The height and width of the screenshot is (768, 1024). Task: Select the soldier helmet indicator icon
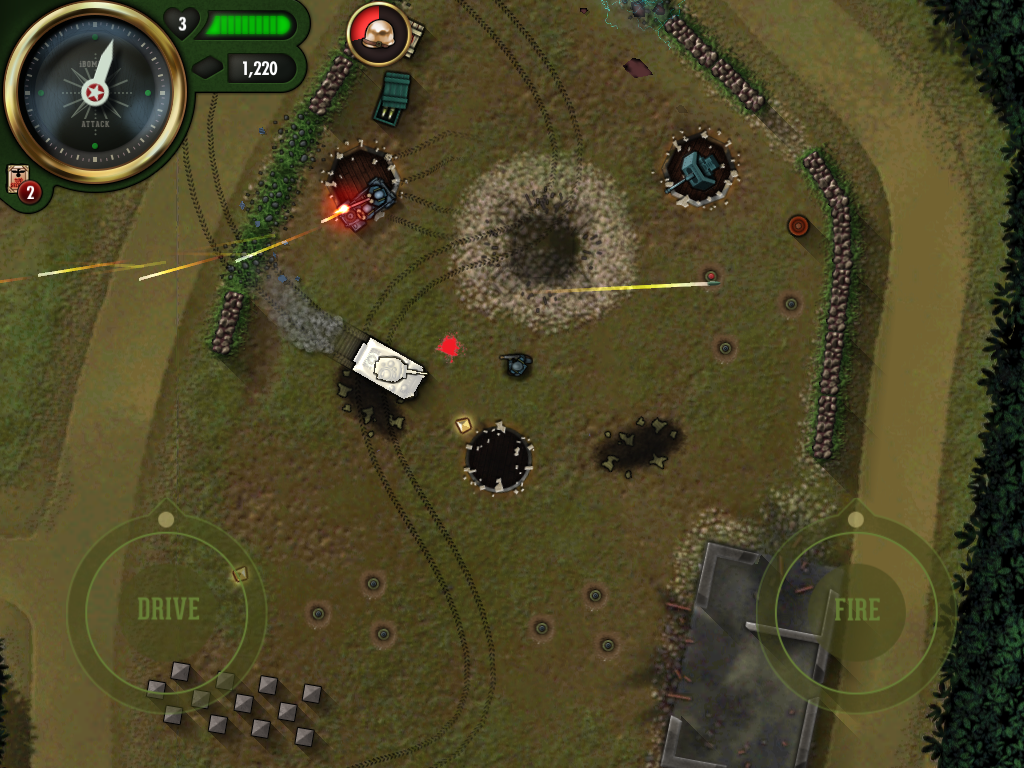click(378, 34)
